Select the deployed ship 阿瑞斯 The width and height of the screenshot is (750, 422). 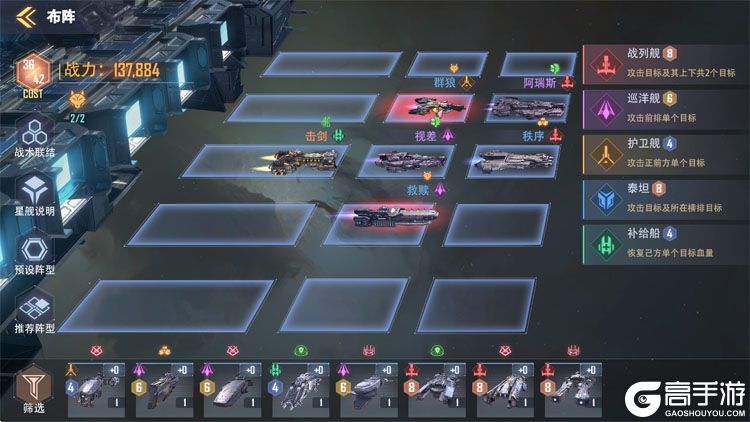pyautogui.click(x=528, y=108)
